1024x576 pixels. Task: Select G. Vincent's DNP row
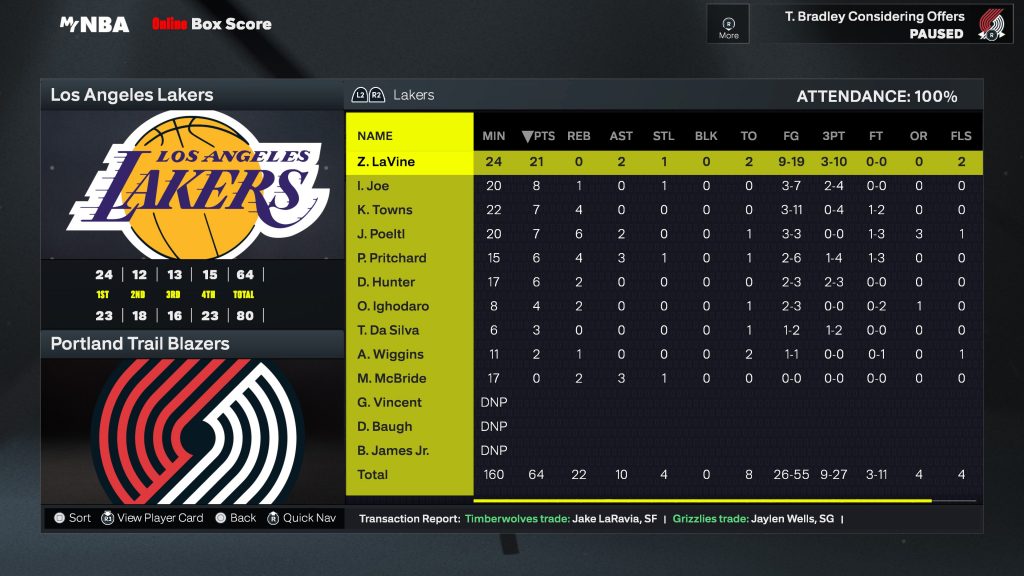[390, 402]
